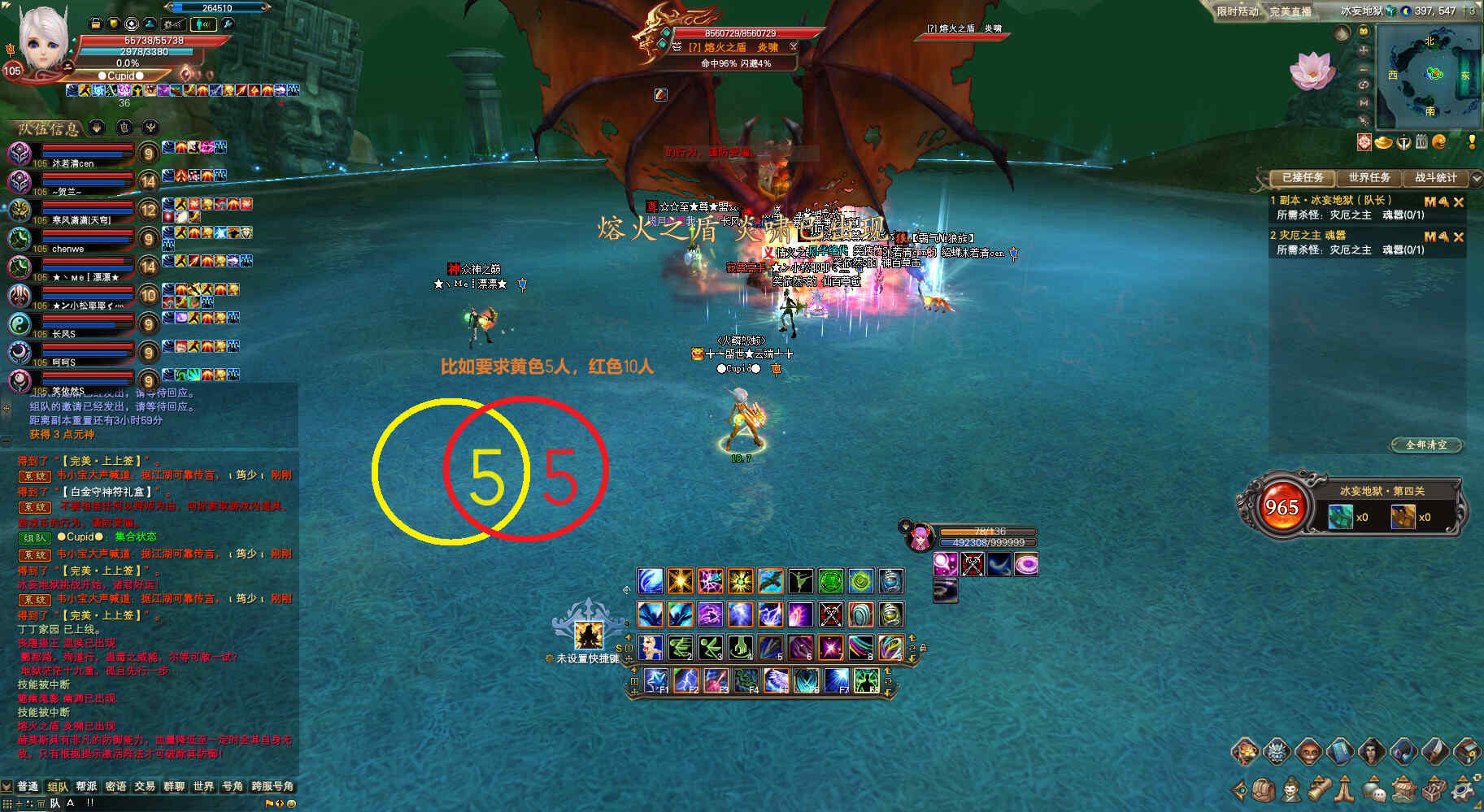
Task: Use the green running figure skill in slot 3
Action: click(x=710, y=648)
